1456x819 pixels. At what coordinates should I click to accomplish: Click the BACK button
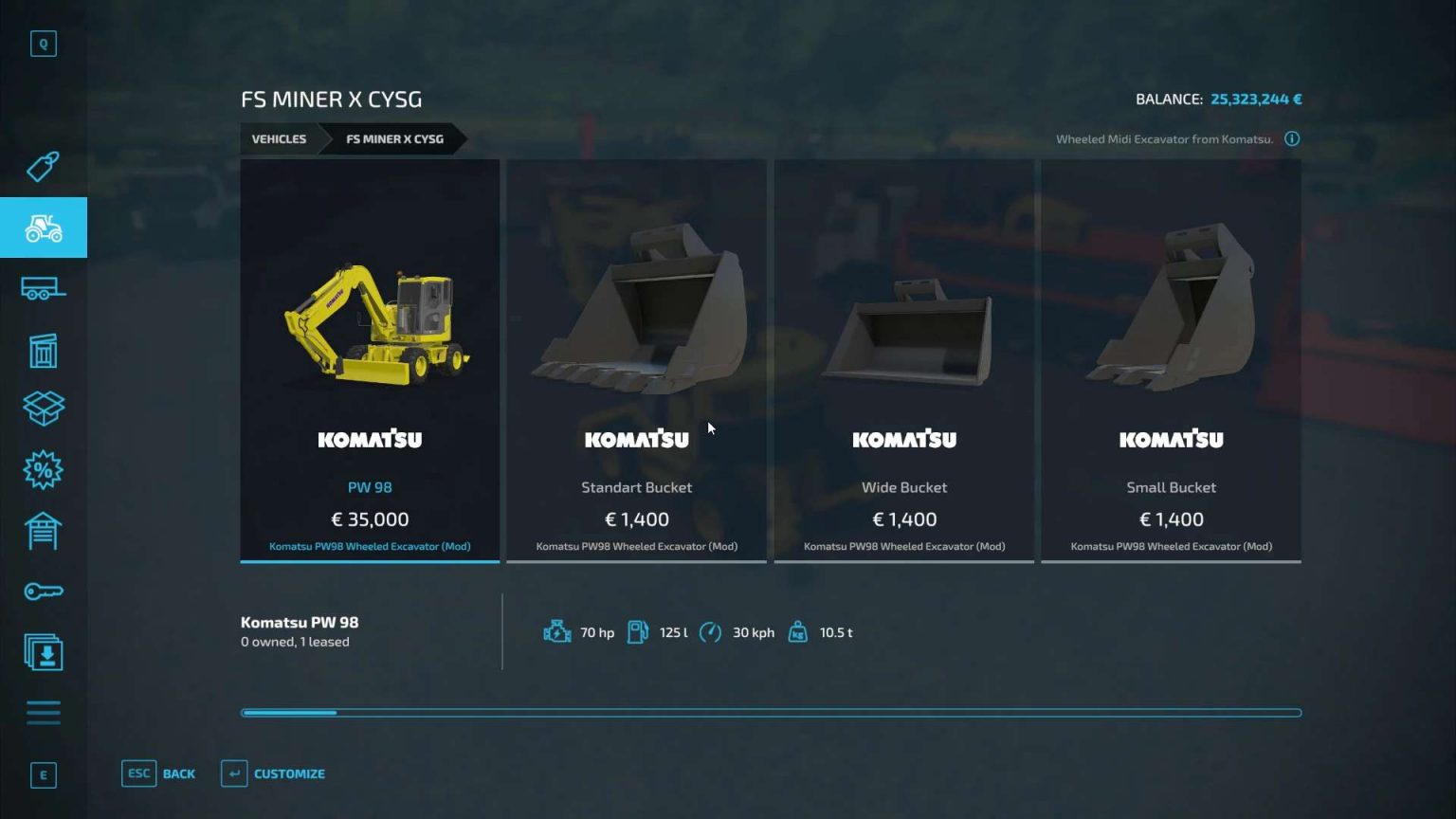(x=159, y=773)
